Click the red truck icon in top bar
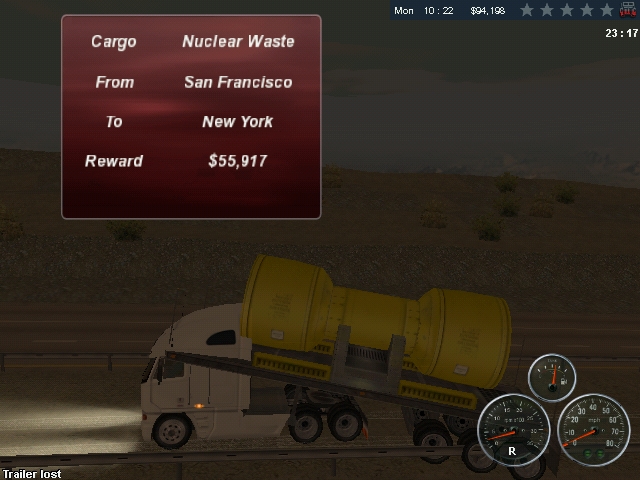This screenshot has height=480, width=640. pyautogui.click(x=628, y=10)
